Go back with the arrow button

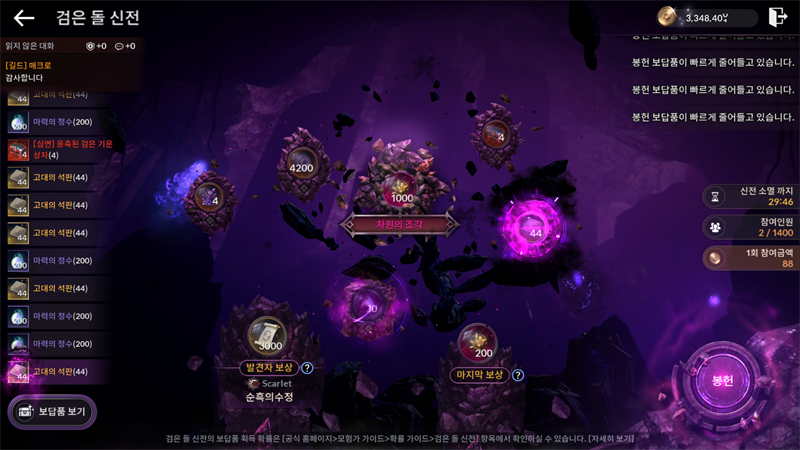coord(24,18)
